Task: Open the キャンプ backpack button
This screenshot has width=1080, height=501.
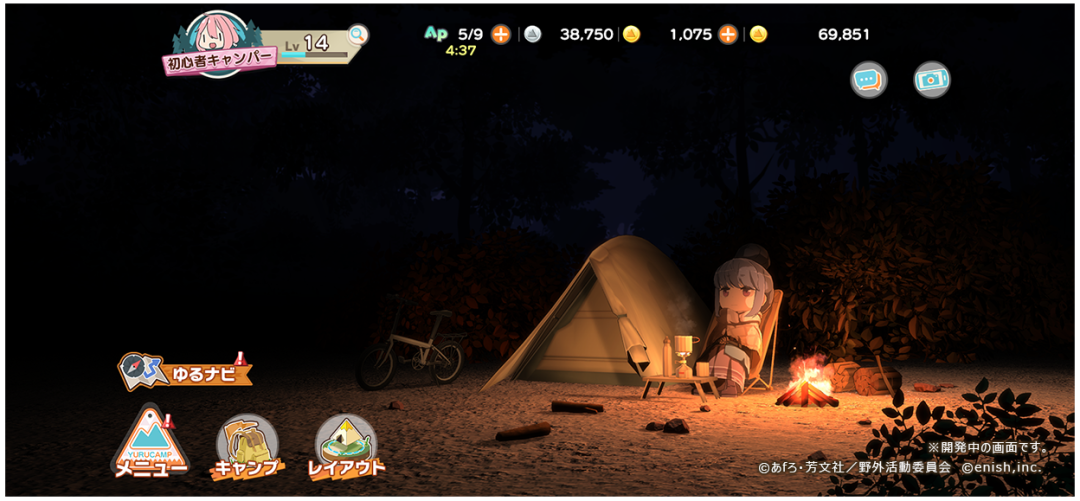Action: point(246,446)
